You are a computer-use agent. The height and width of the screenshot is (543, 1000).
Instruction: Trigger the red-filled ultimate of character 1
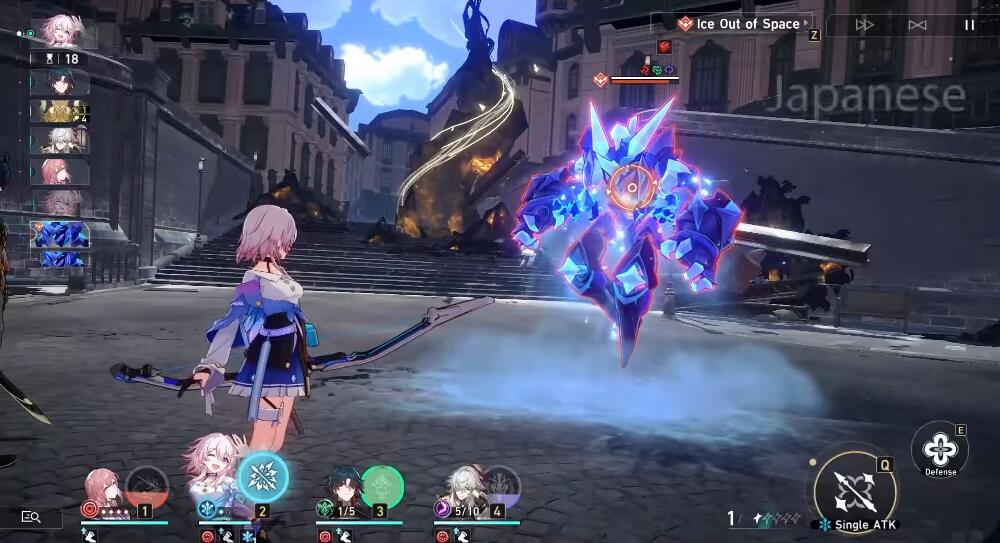coord(146,486)
